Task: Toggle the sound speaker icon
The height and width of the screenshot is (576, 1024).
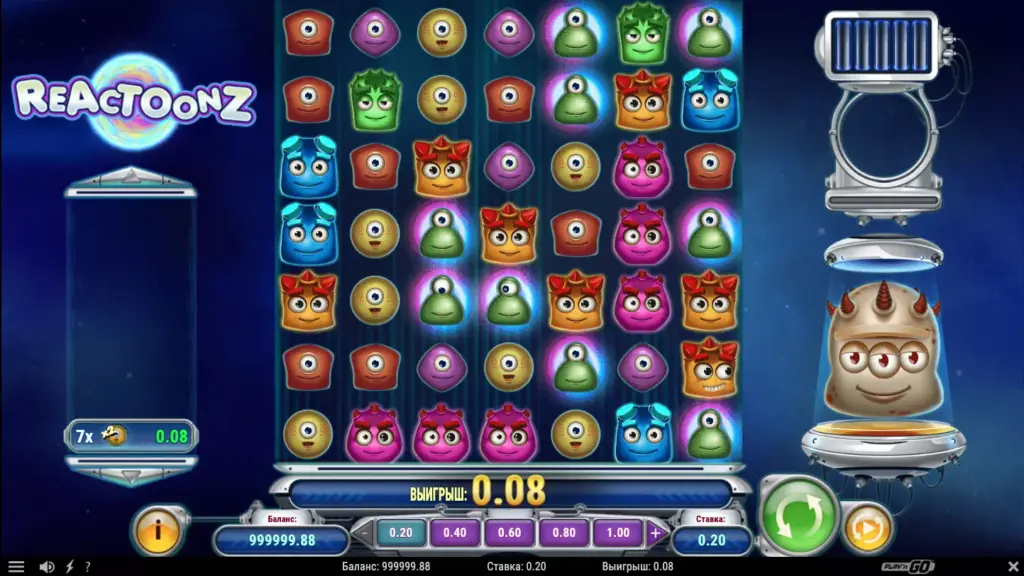Action: [46, 567]
